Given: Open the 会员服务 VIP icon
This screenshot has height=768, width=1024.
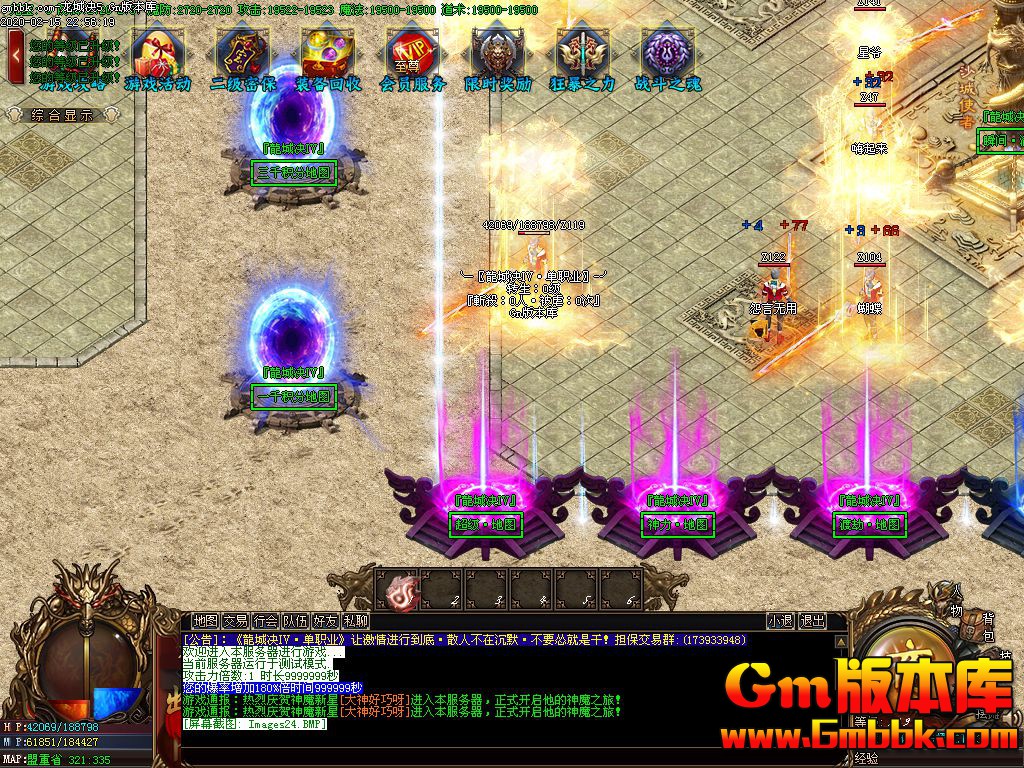Looking at the screenshot, I should pyautogui.click(x=412, y=58).
